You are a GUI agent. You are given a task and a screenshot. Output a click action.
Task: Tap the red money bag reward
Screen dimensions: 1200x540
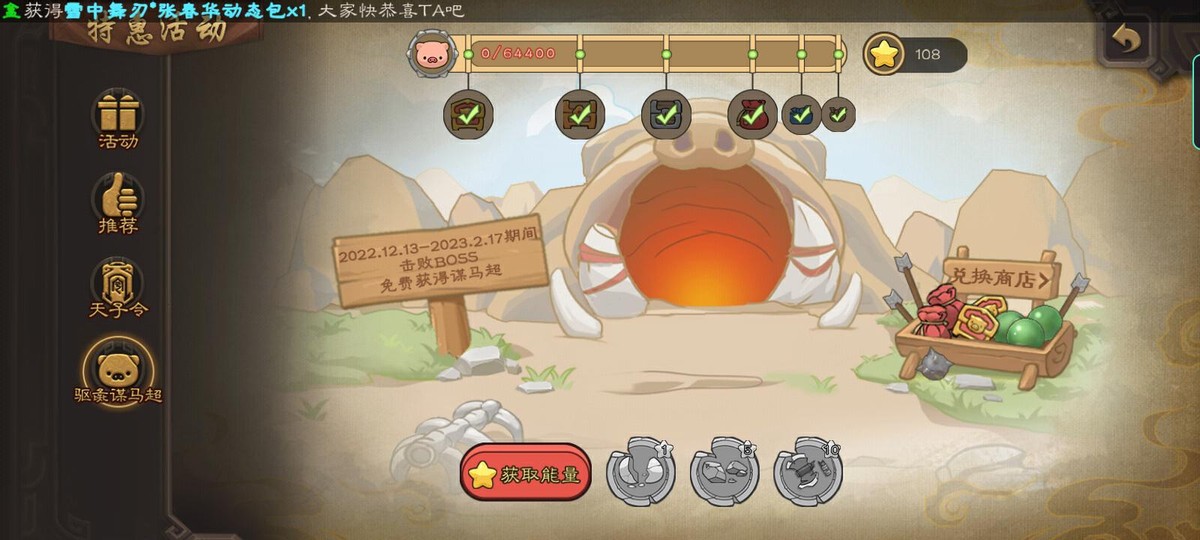[752, 114]
